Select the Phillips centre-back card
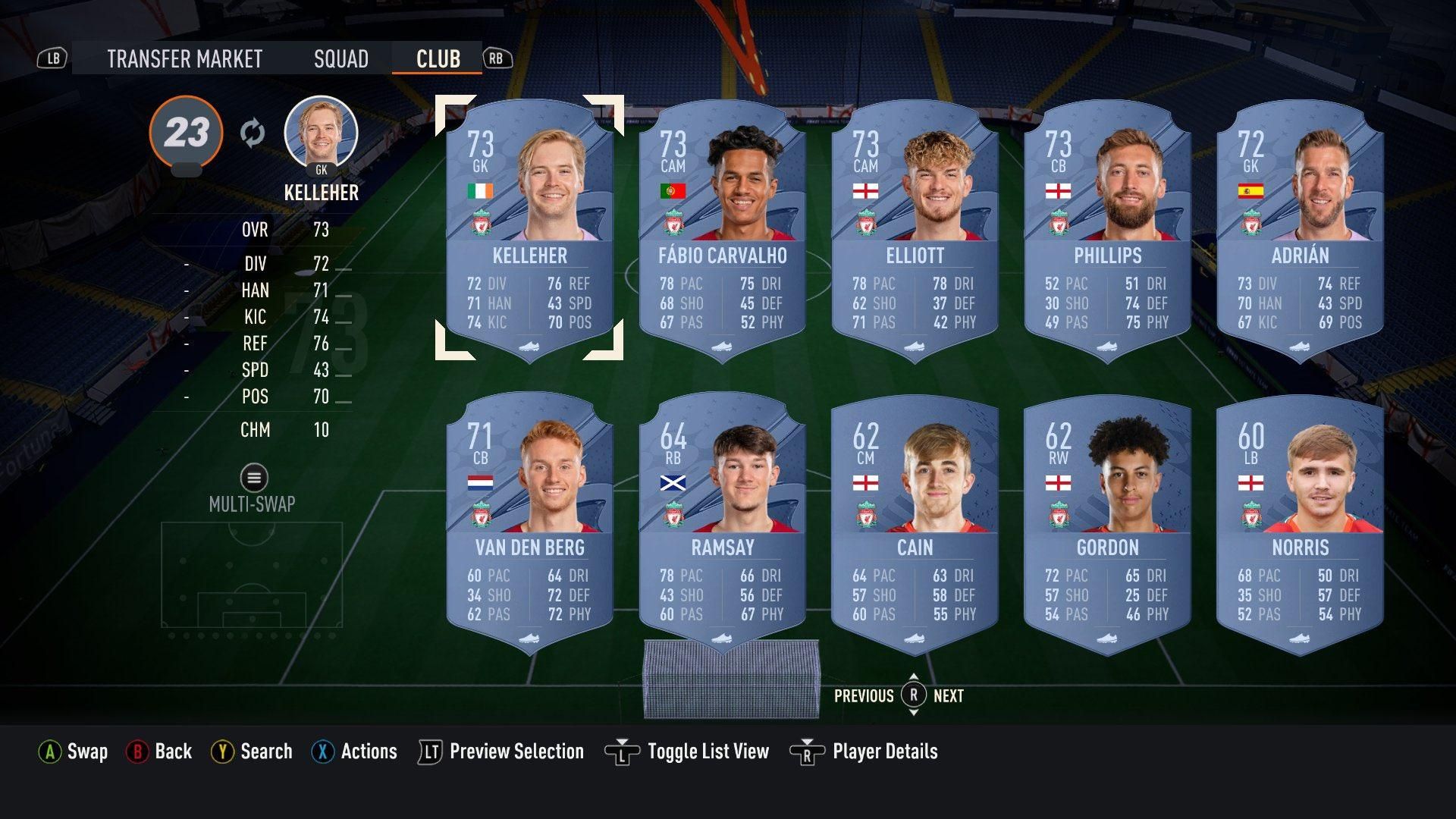The width and height of the screenshot is (1456, 819). (x=1107, y=227)
